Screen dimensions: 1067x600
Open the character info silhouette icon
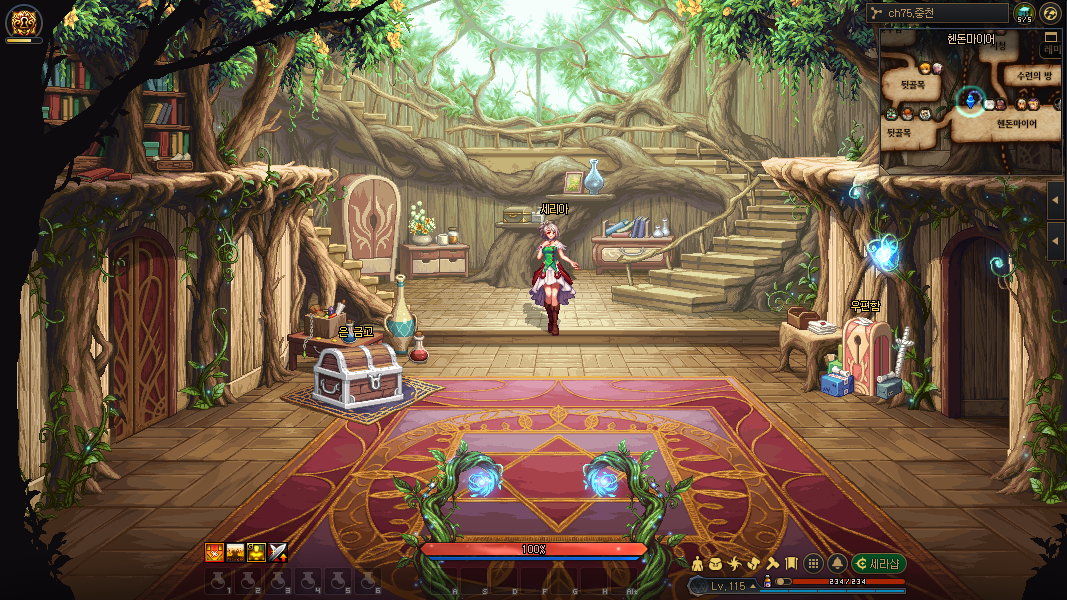tap(697, 564)
